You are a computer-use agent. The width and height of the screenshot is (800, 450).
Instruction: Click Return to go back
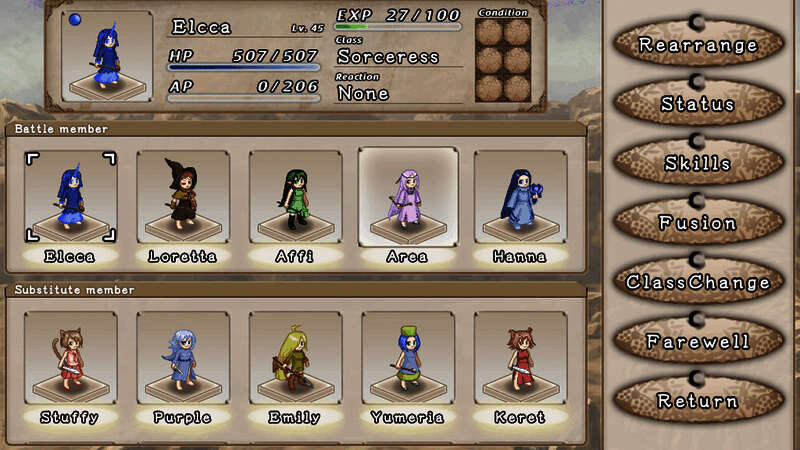tap(698, 401)
